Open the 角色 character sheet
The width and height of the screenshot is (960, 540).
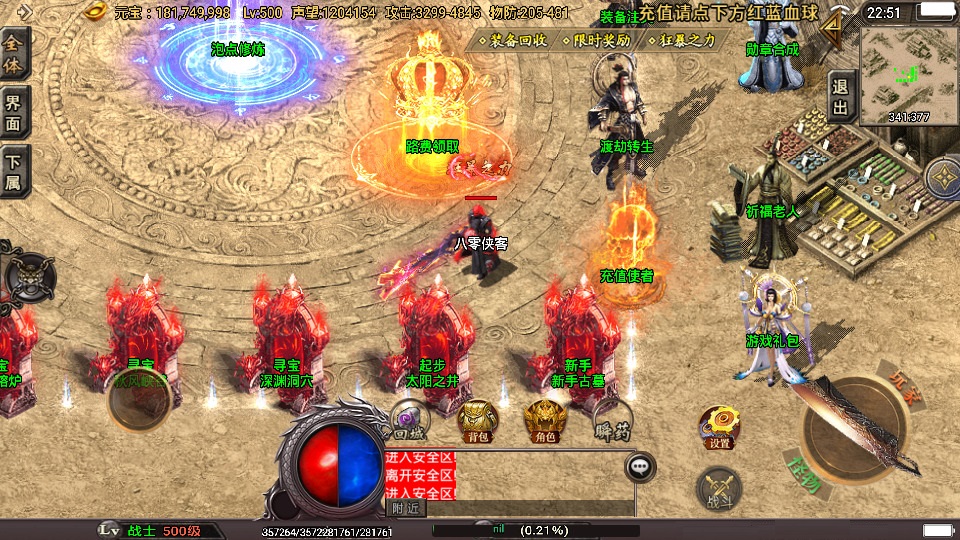[x=545, y=421]
